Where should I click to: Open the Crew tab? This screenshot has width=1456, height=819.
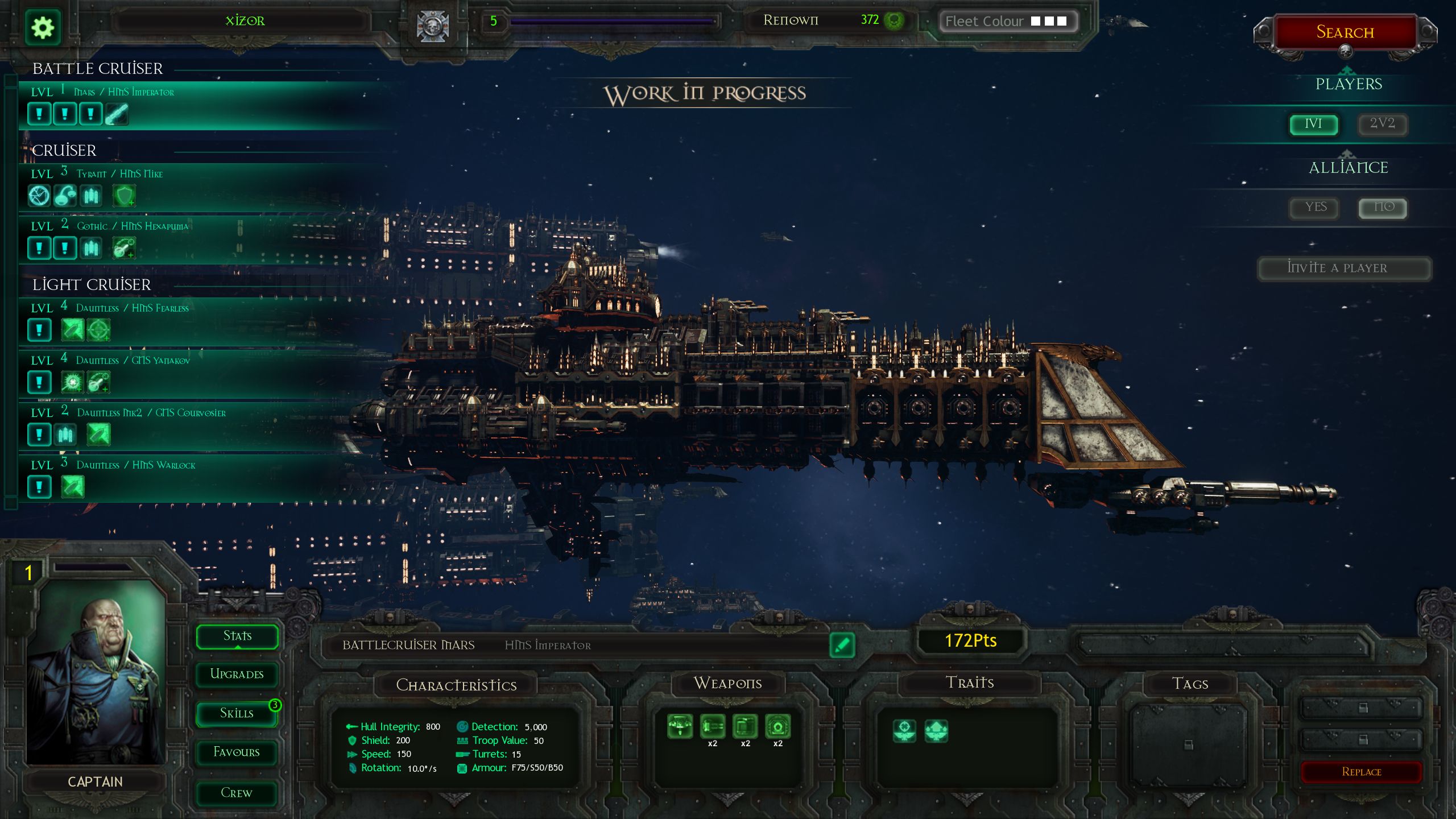point(237,793)
